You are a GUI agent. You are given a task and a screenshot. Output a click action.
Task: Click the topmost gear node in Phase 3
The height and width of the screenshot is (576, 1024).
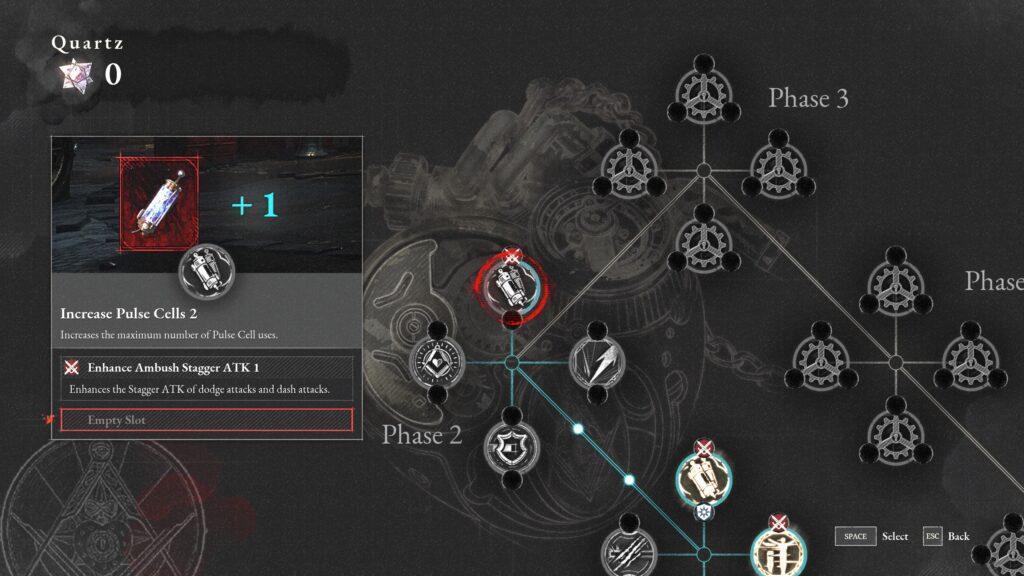(703, 95)
